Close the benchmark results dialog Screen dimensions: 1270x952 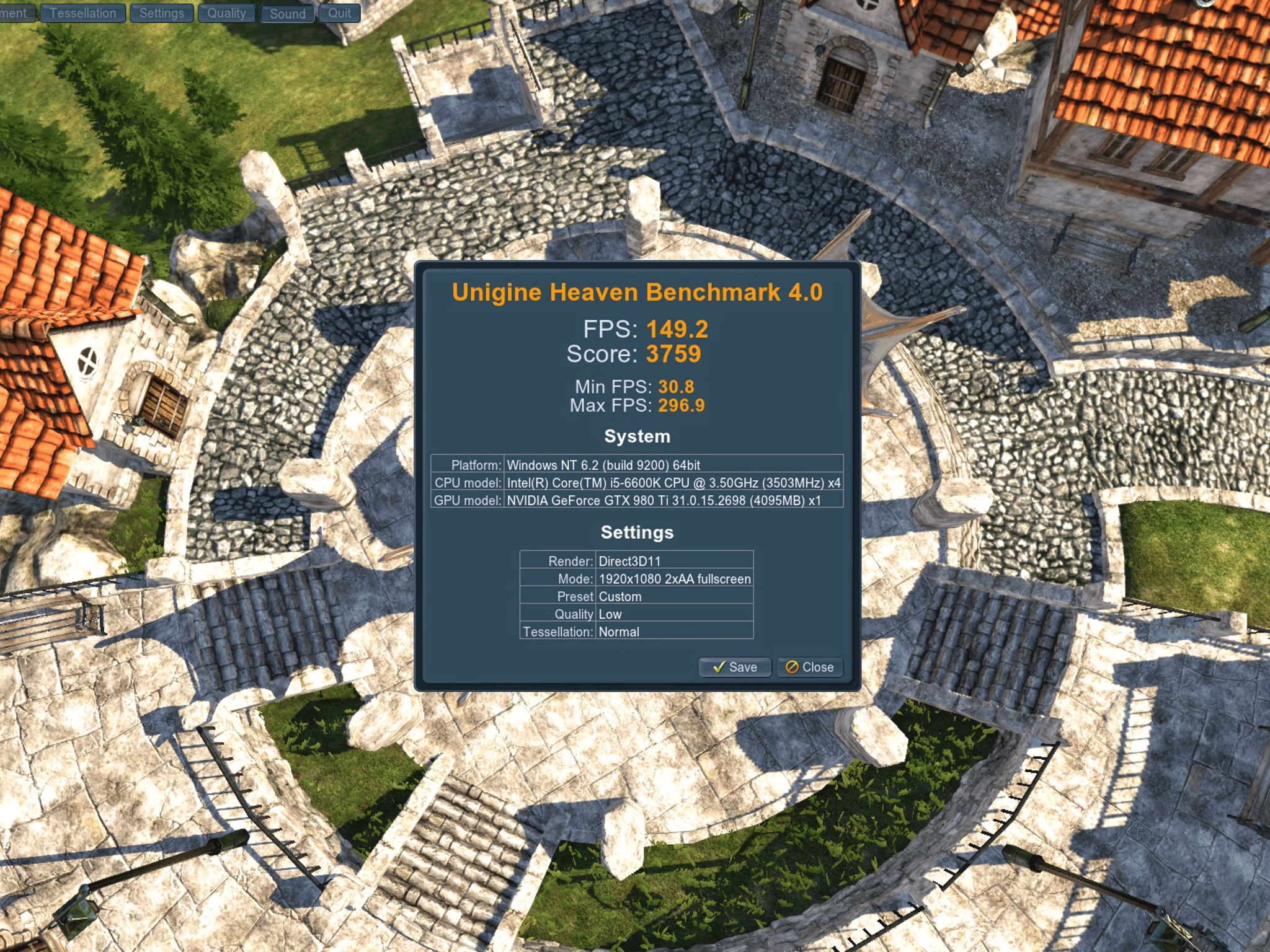810,667
